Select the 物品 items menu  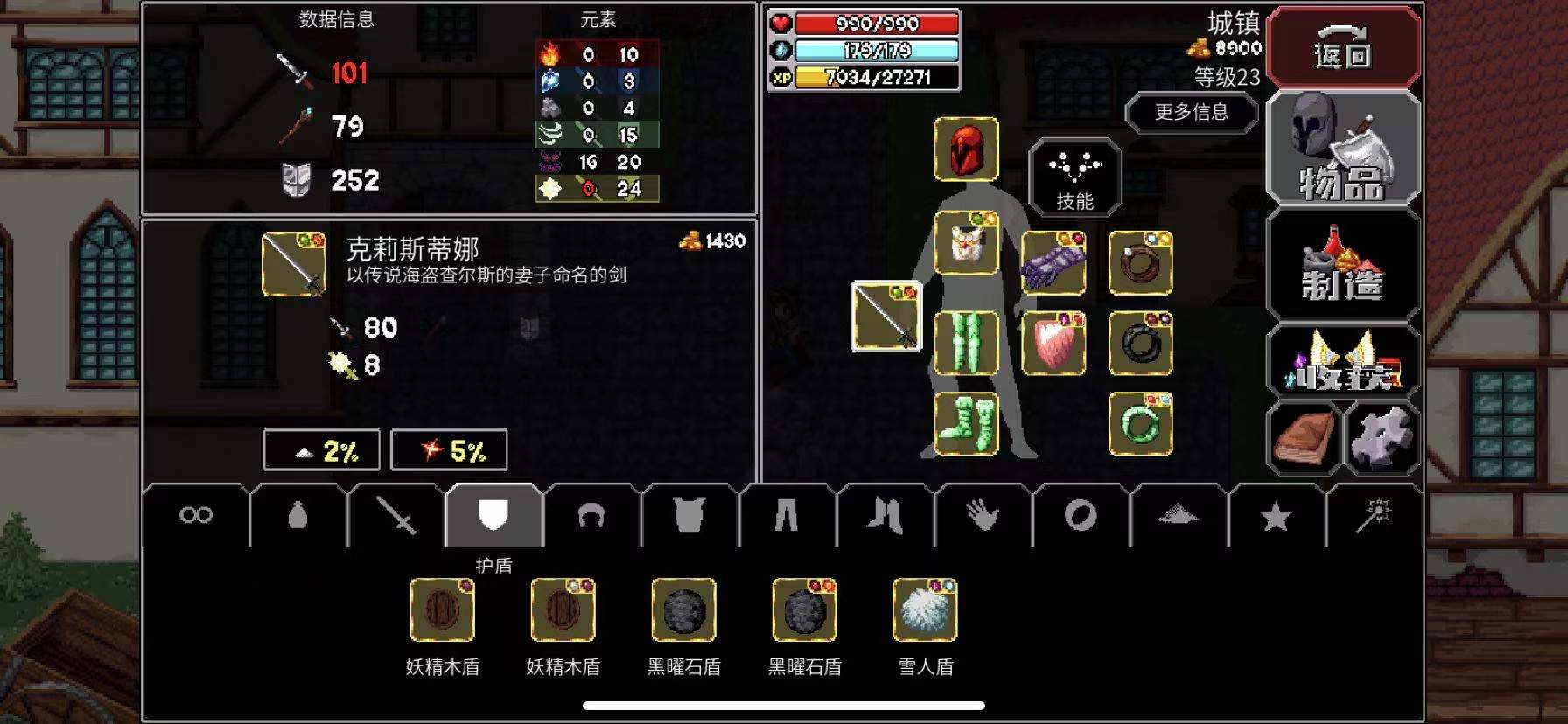pyautogui.click(x=1342, y=149)
